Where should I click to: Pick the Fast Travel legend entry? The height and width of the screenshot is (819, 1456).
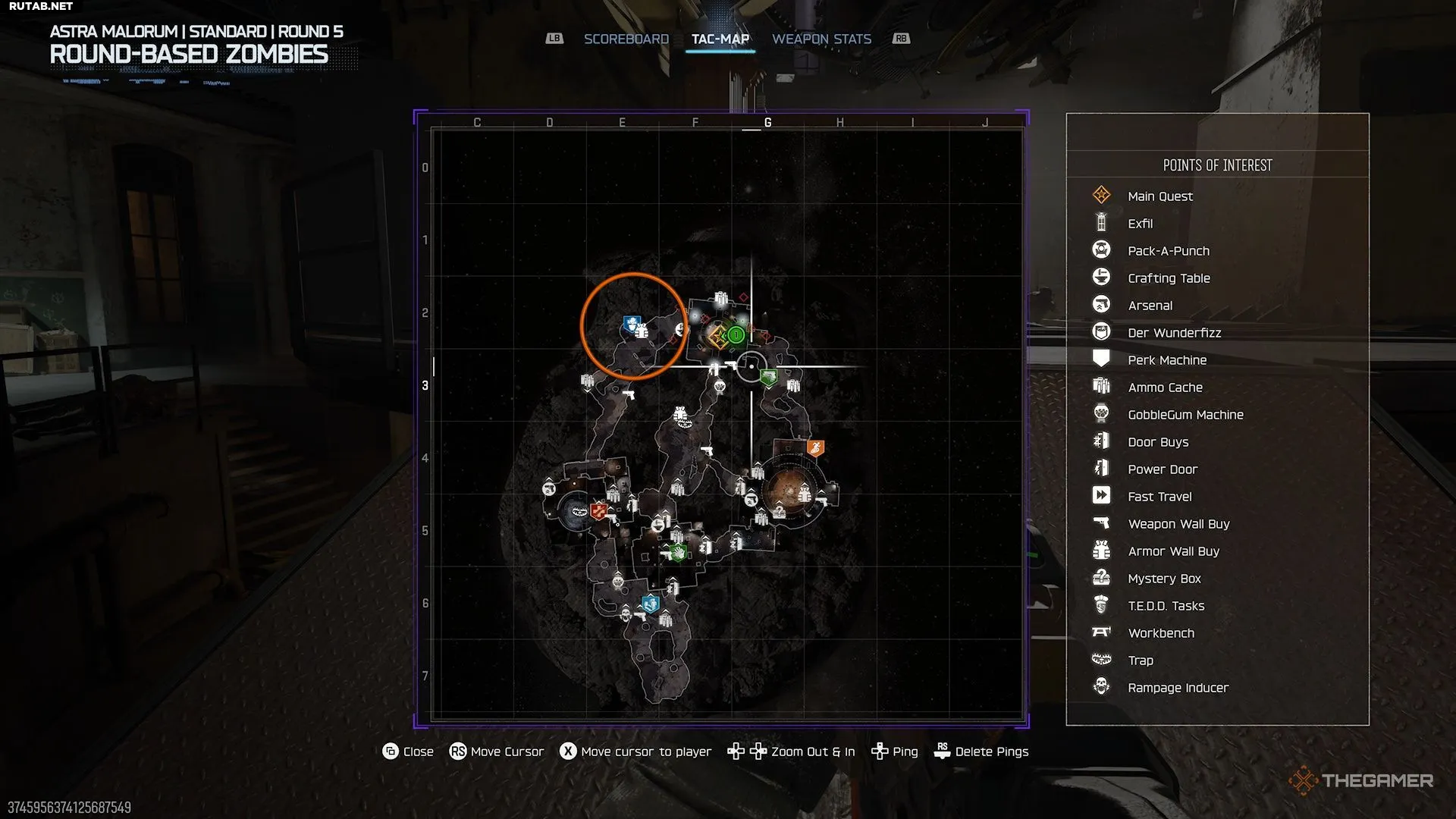pos(1159,497)
